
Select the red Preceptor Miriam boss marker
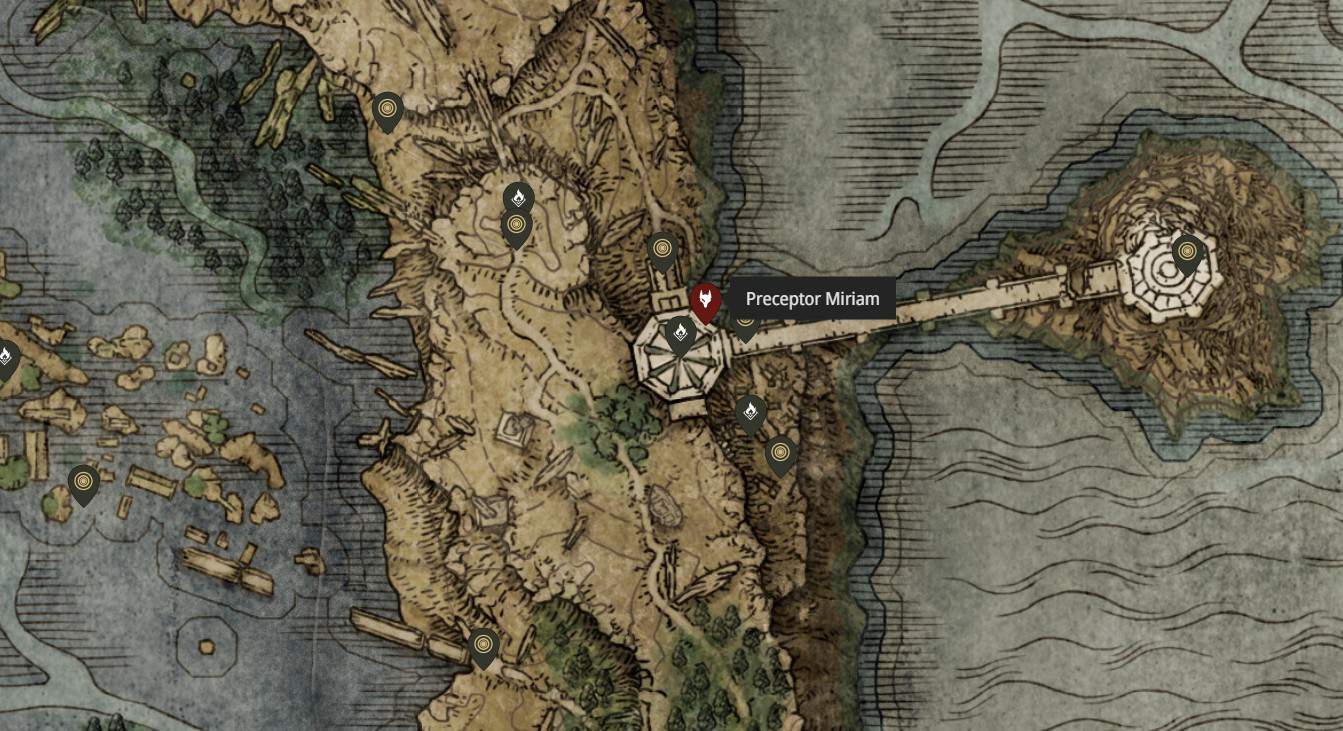coord(706,299)
